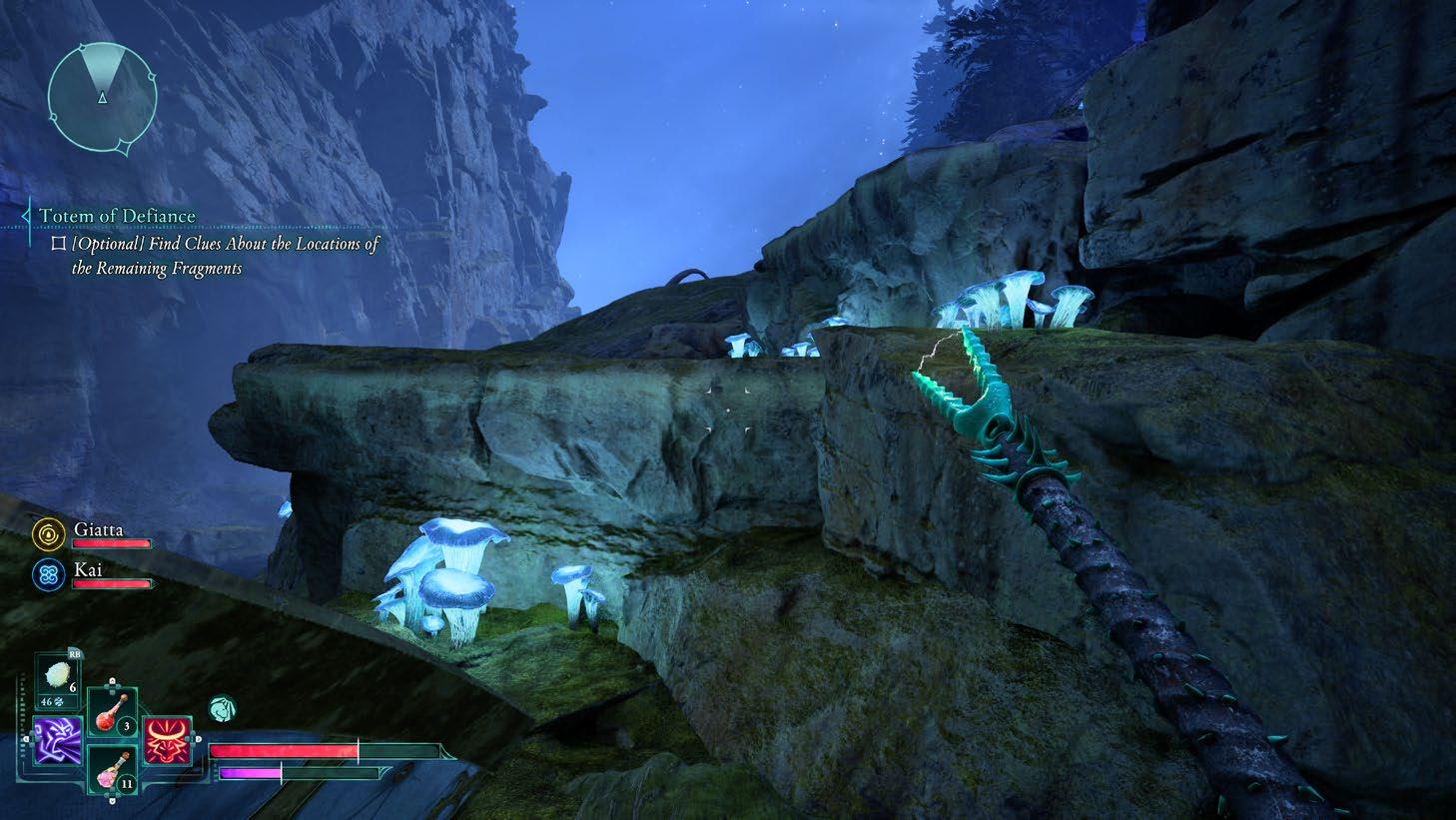Viewport: 1456px width, 820px height.
Task: Use the white spiky throwable item slot
Action: [x=58, y=677]
